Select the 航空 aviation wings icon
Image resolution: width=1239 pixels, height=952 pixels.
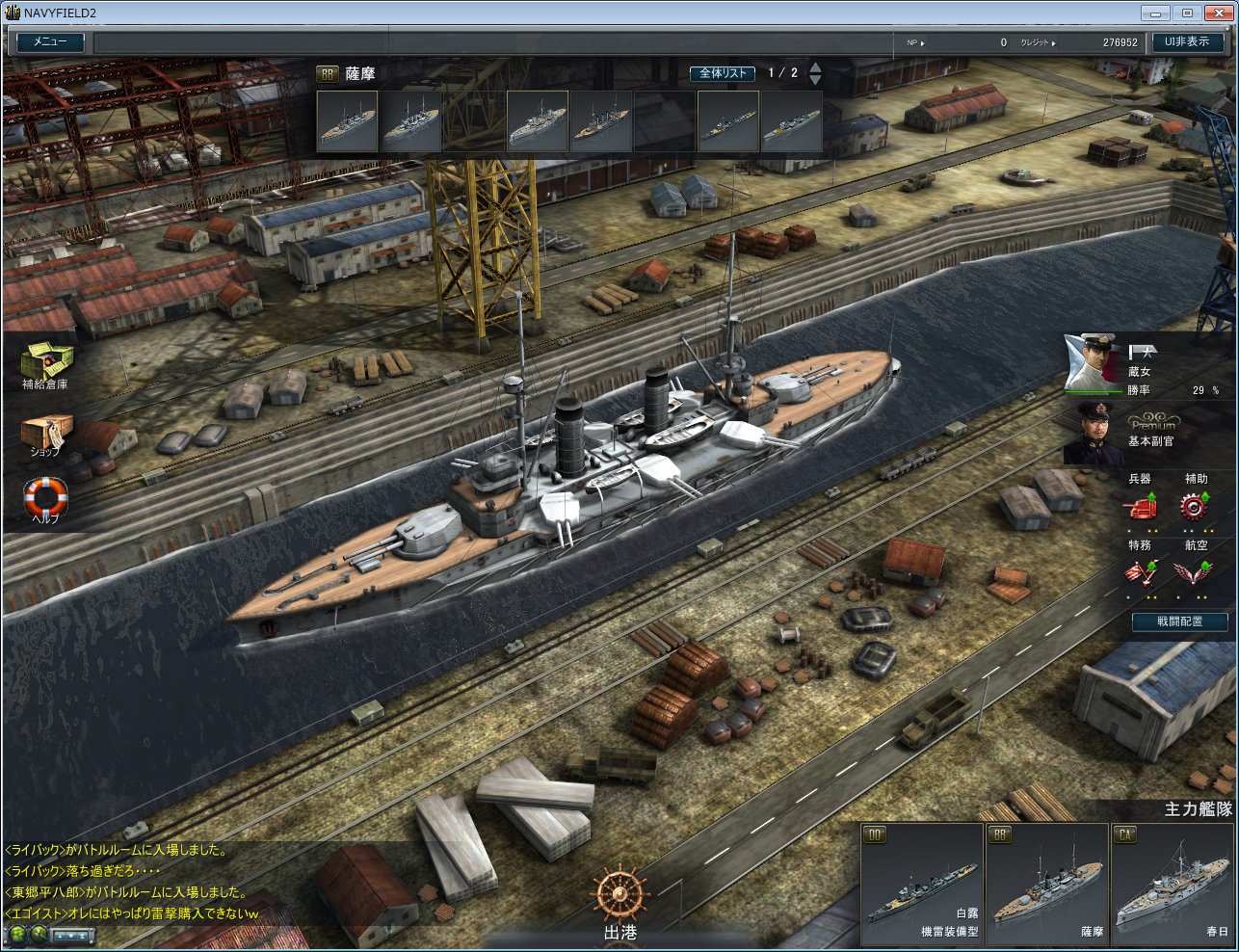[x=1195, y=572]
